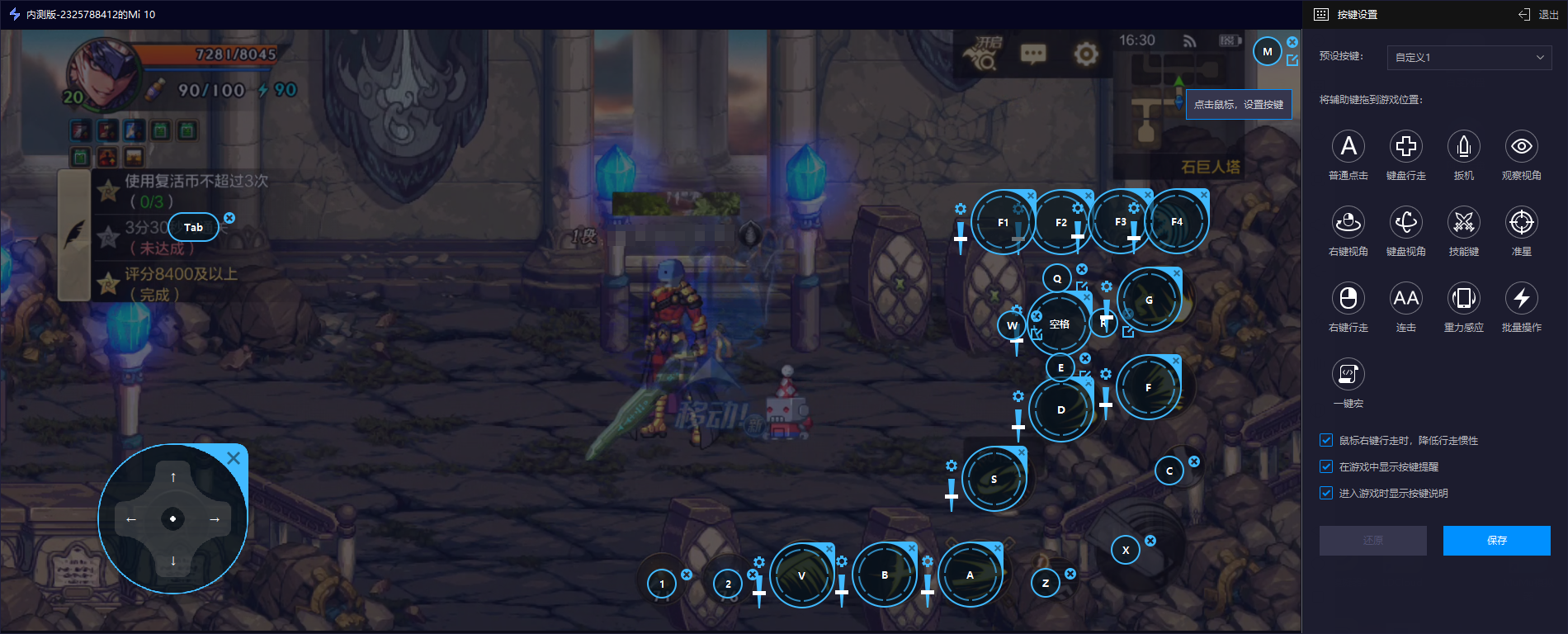This screenshot has width=1568, height=634.
Task: Click the blue 保存 save button
Action: coord(1496,541)
